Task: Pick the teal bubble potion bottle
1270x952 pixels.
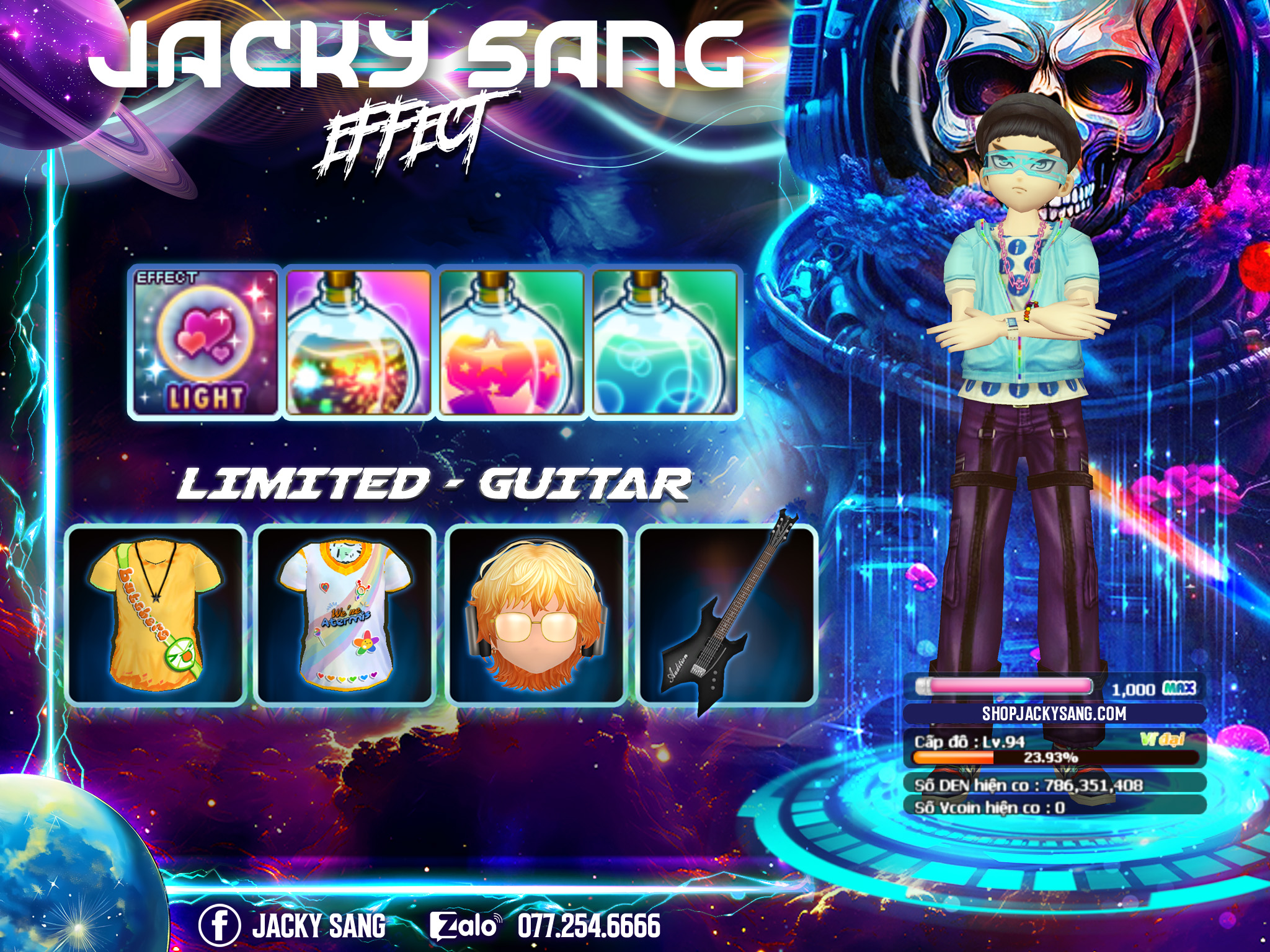Action: tap(665, 343)
